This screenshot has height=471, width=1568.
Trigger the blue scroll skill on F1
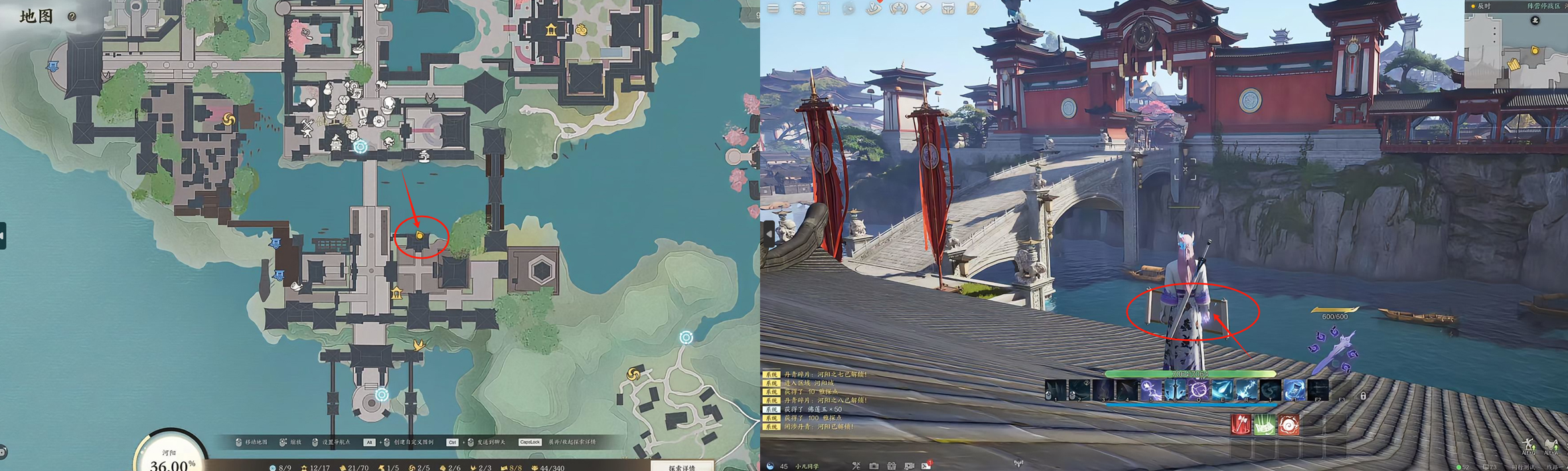pos(1294,391)
